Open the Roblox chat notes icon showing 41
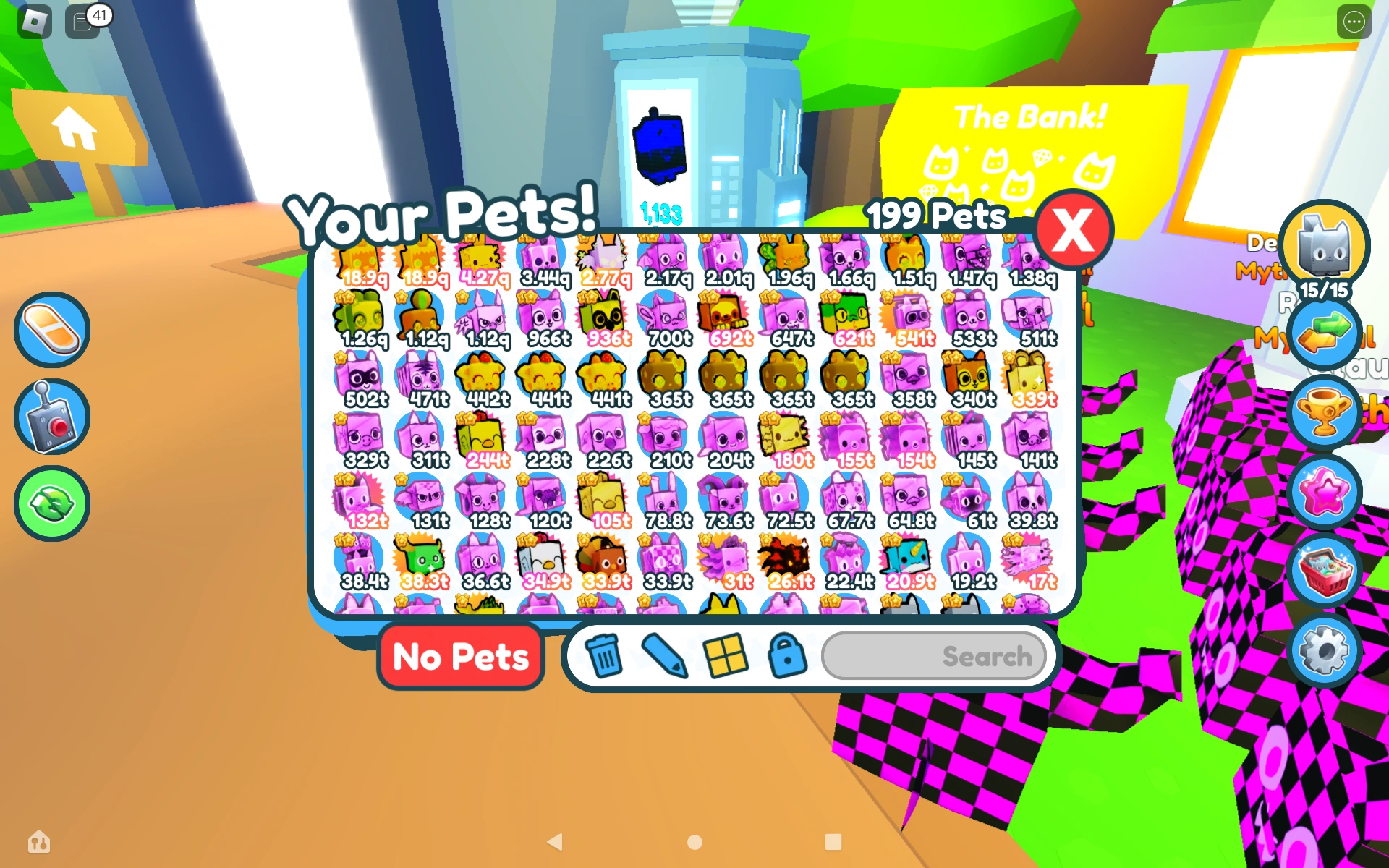Screen dimensions: 1389x868 [81, 22]
